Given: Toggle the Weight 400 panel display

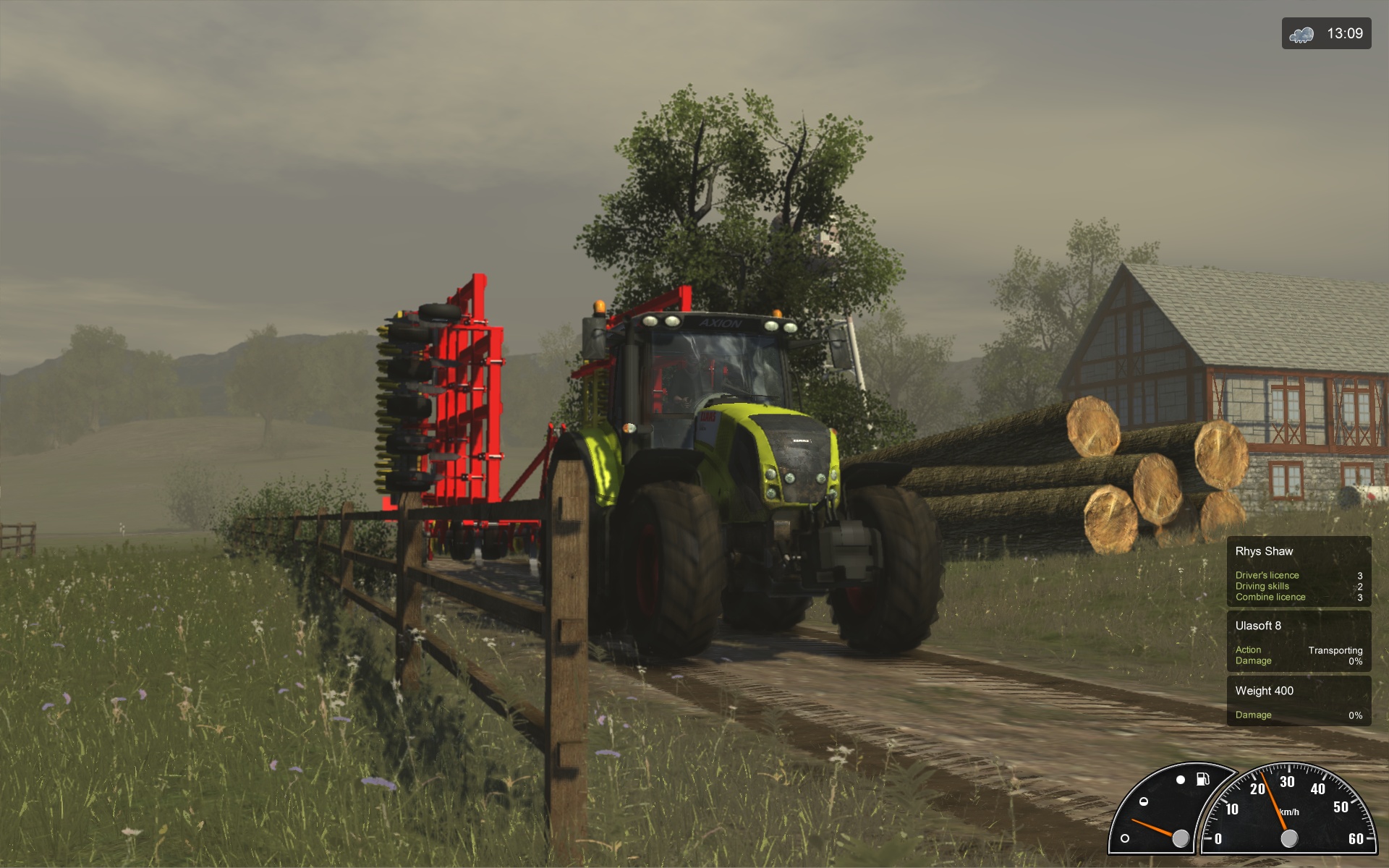Looking at the screenshot, I should [x=1299, y=702].
